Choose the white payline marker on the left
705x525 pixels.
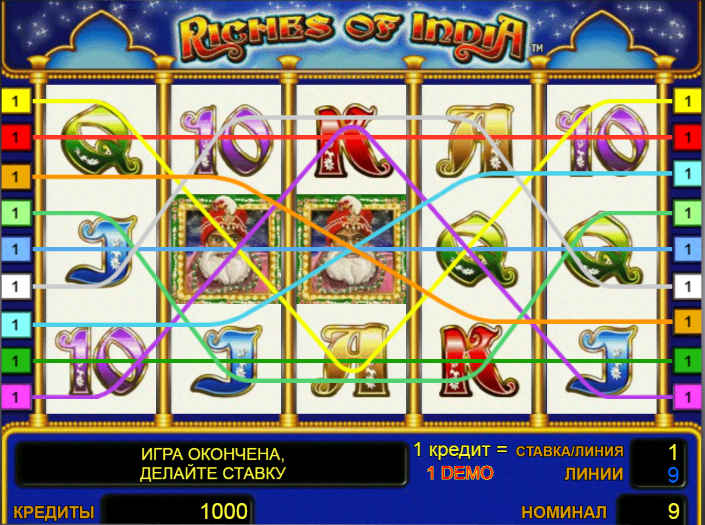(16, 286)
